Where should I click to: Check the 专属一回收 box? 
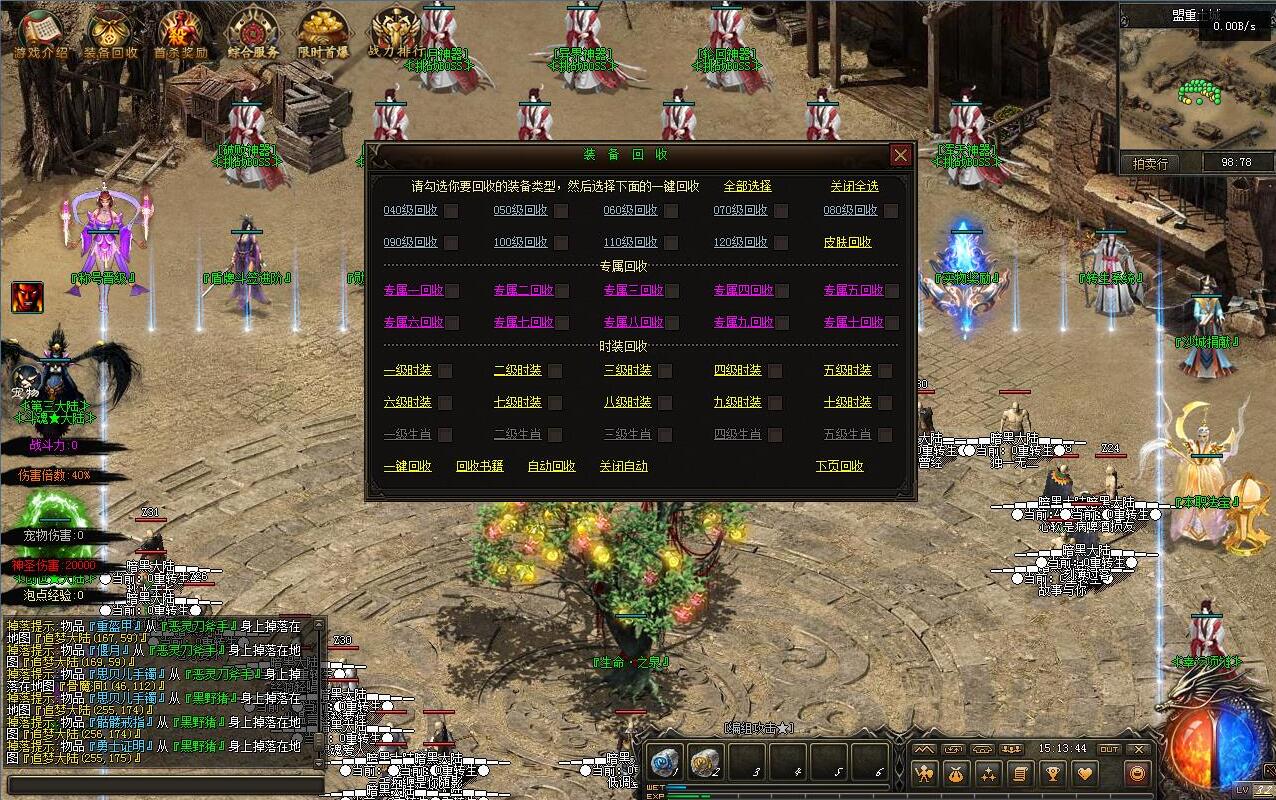[x=452, y=291]
